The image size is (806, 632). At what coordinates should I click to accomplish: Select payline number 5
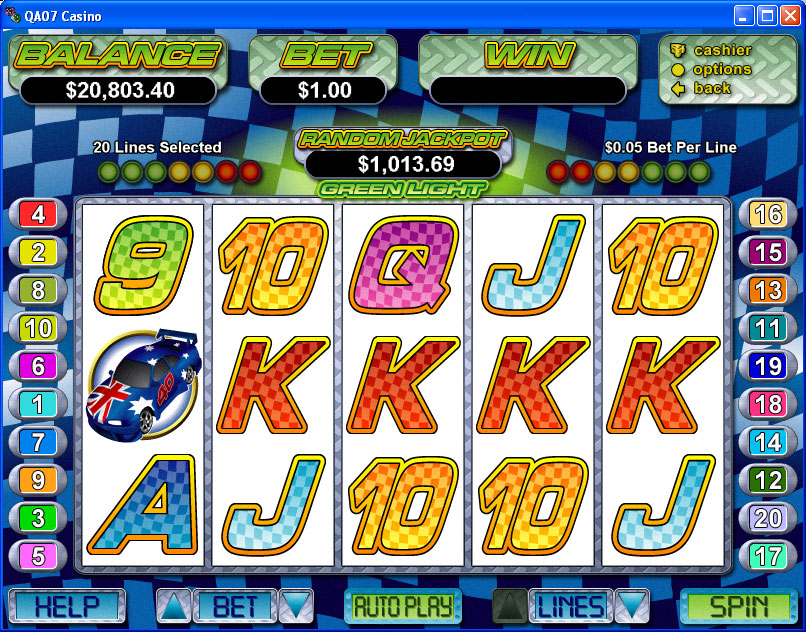click(x=38, y=555)
